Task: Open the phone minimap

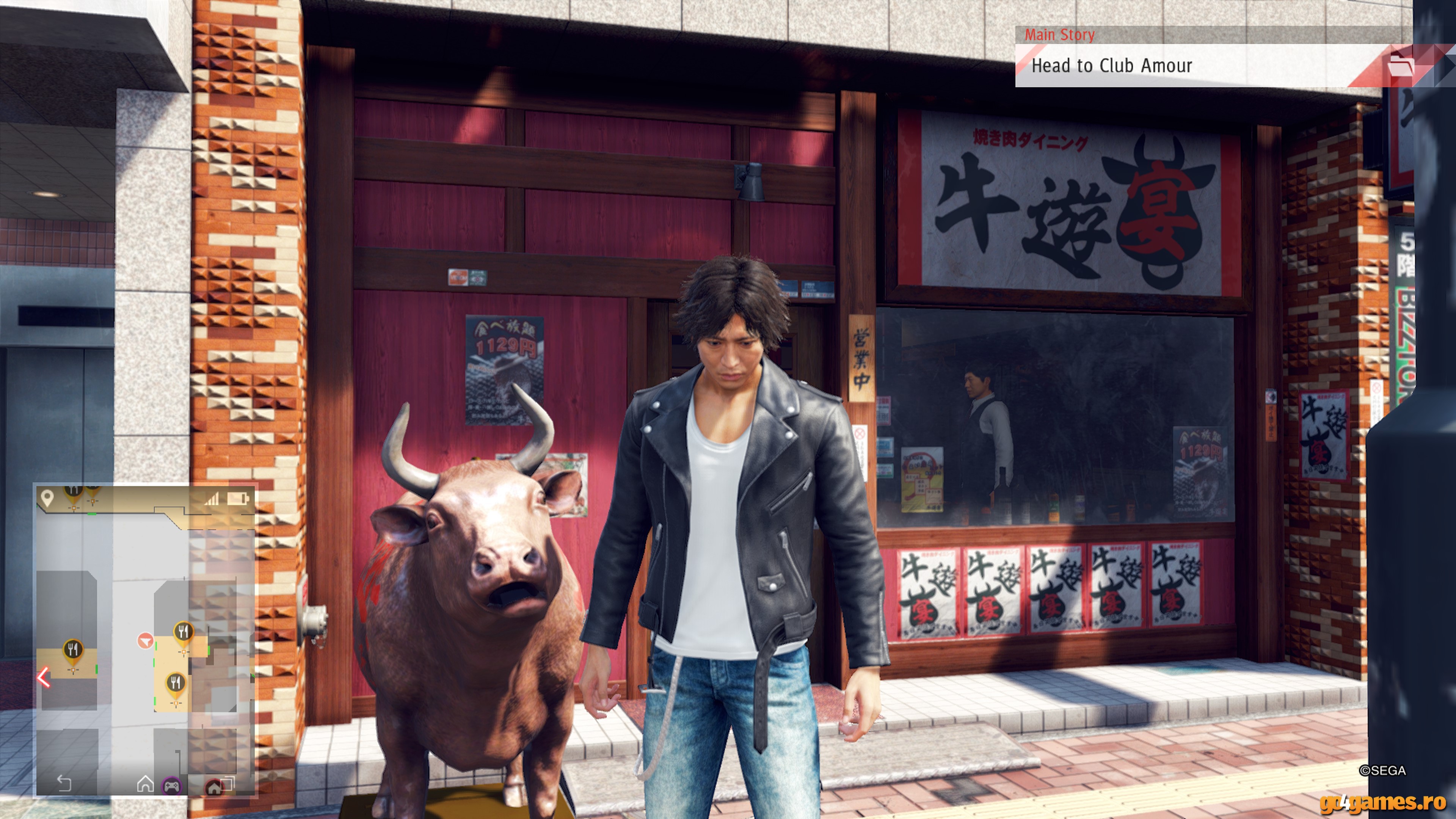Action: (x=145, y=639)
